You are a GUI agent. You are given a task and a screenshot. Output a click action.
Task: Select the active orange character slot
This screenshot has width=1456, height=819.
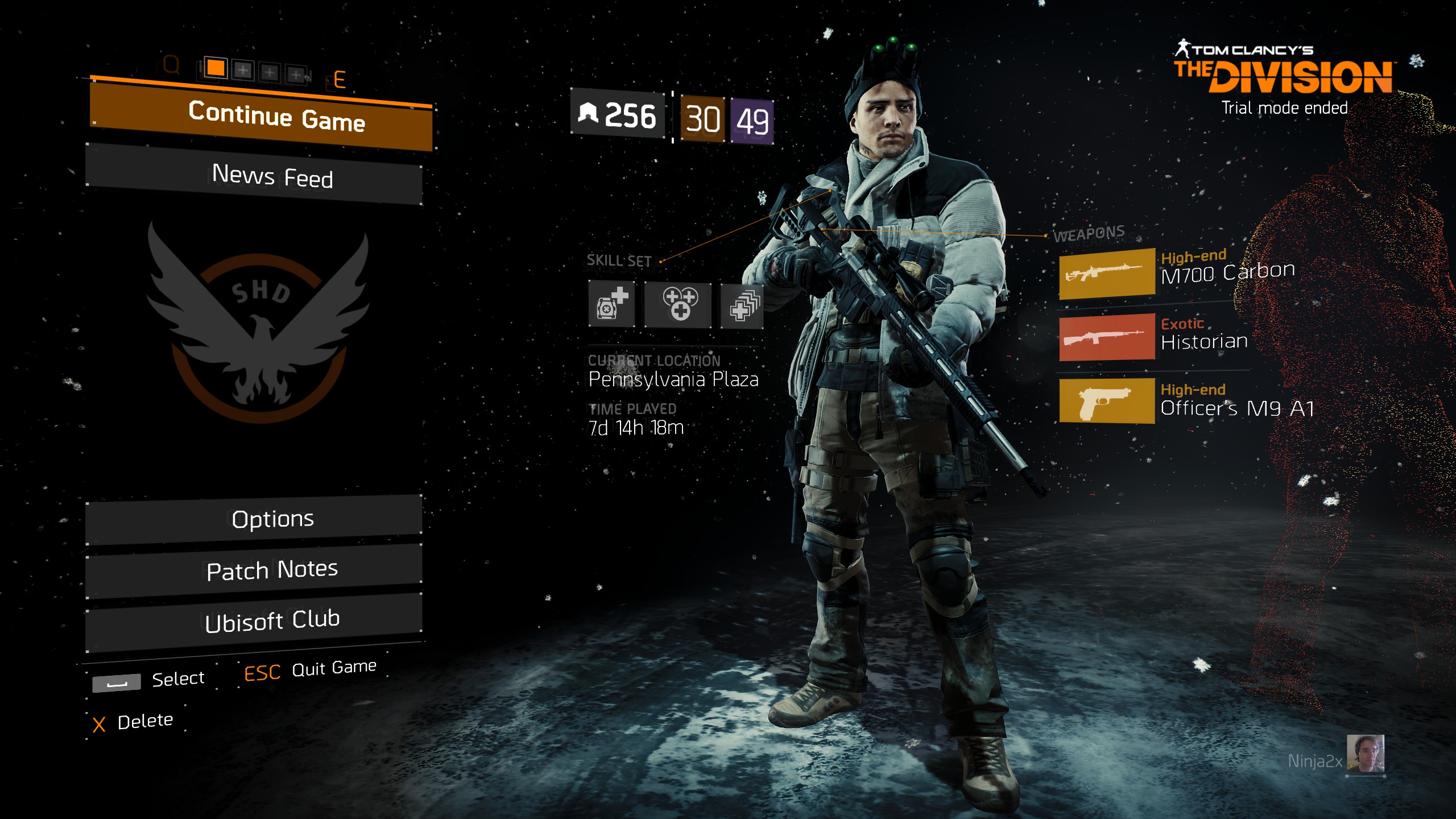[x=216, y=68]
